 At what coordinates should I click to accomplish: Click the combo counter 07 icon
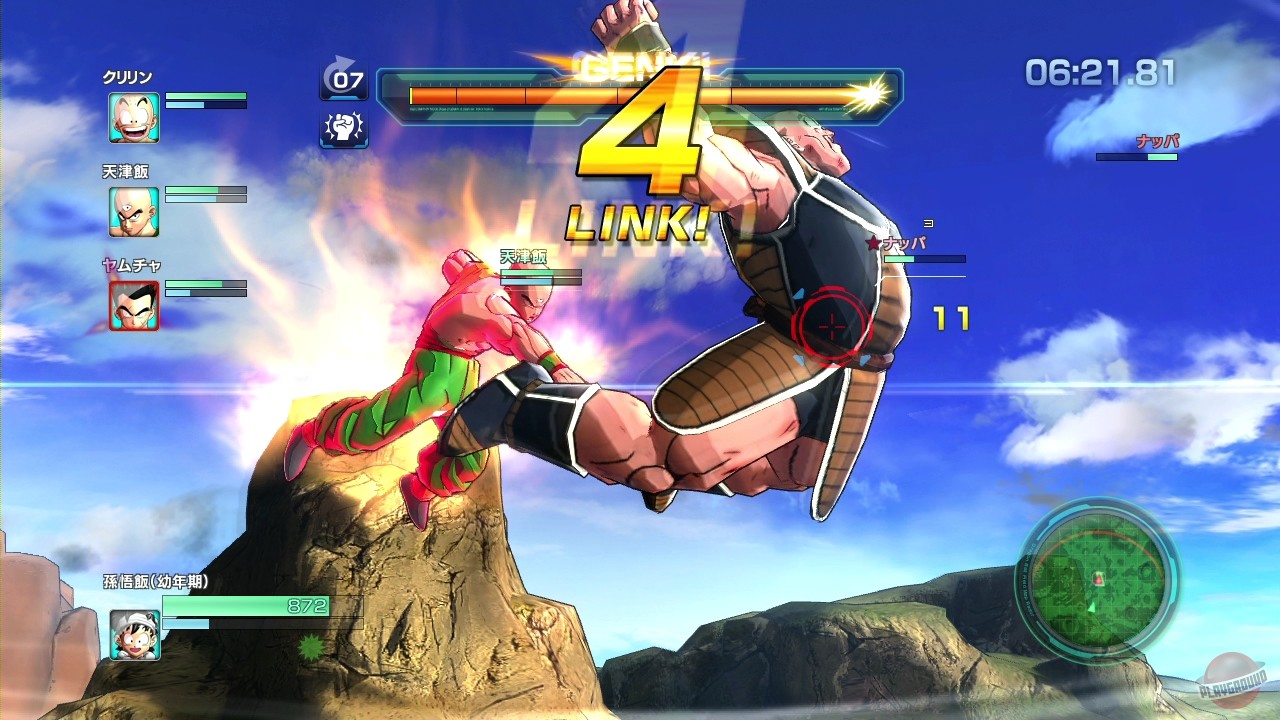tap(344, 80)
